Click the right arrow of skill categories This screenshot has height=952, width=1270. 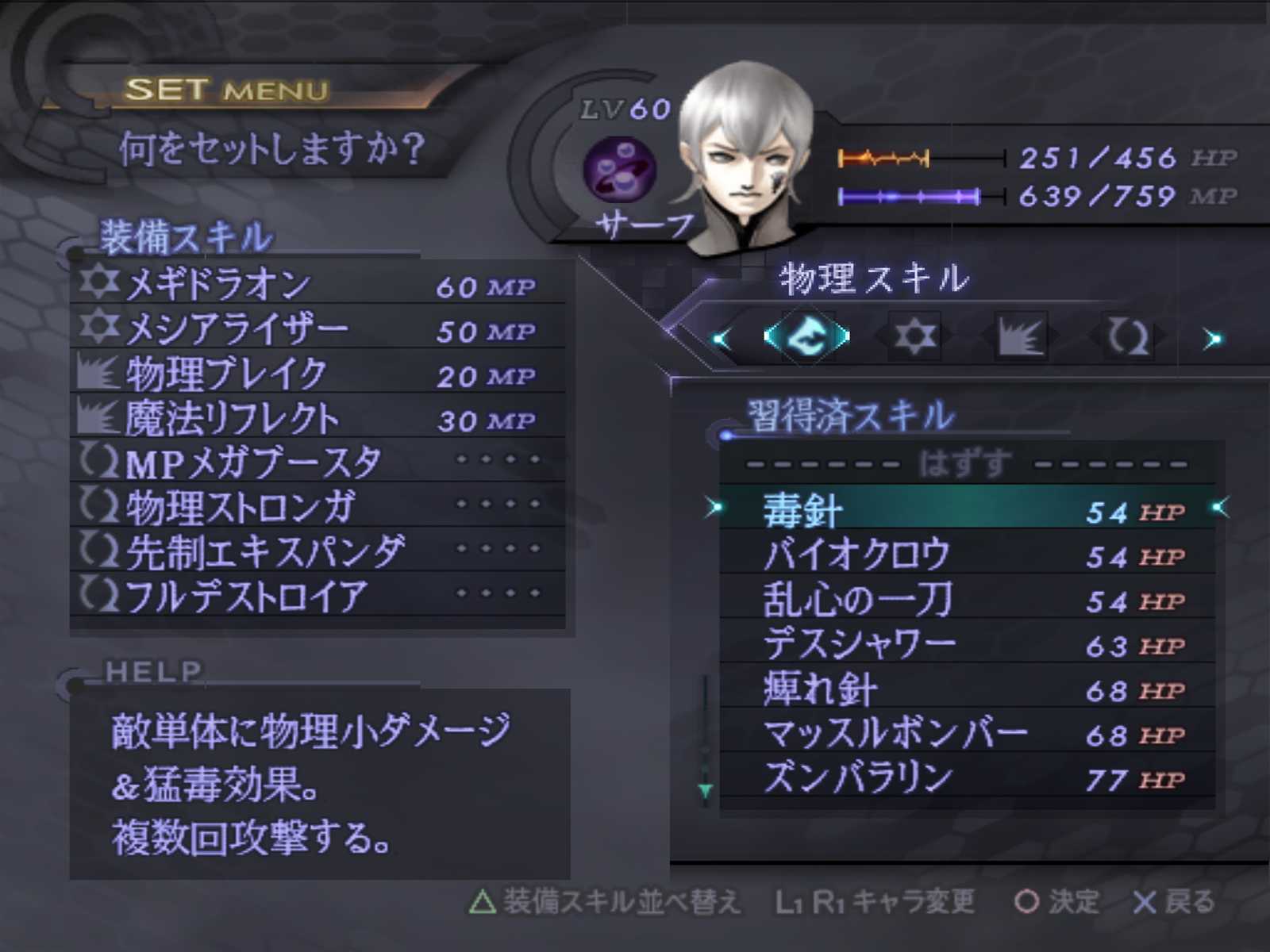click(x=1212, y=340)
